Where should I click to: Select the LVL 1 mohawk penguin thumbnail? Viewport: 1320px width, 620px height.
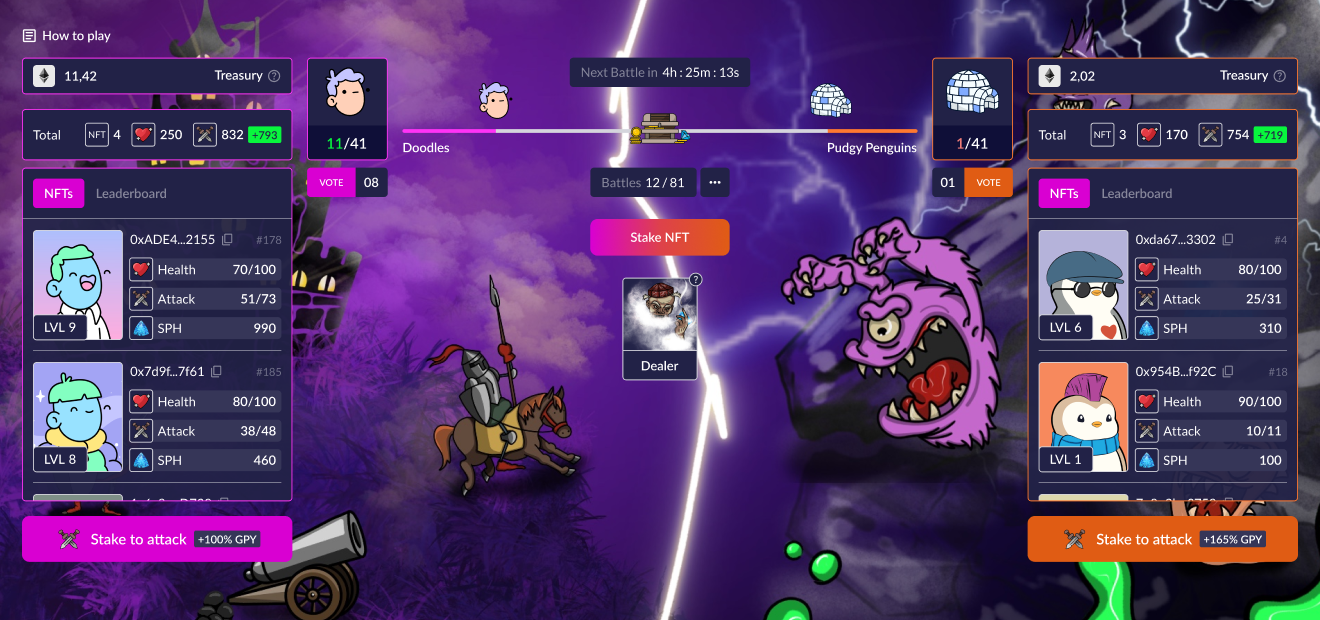[1083, 417]
